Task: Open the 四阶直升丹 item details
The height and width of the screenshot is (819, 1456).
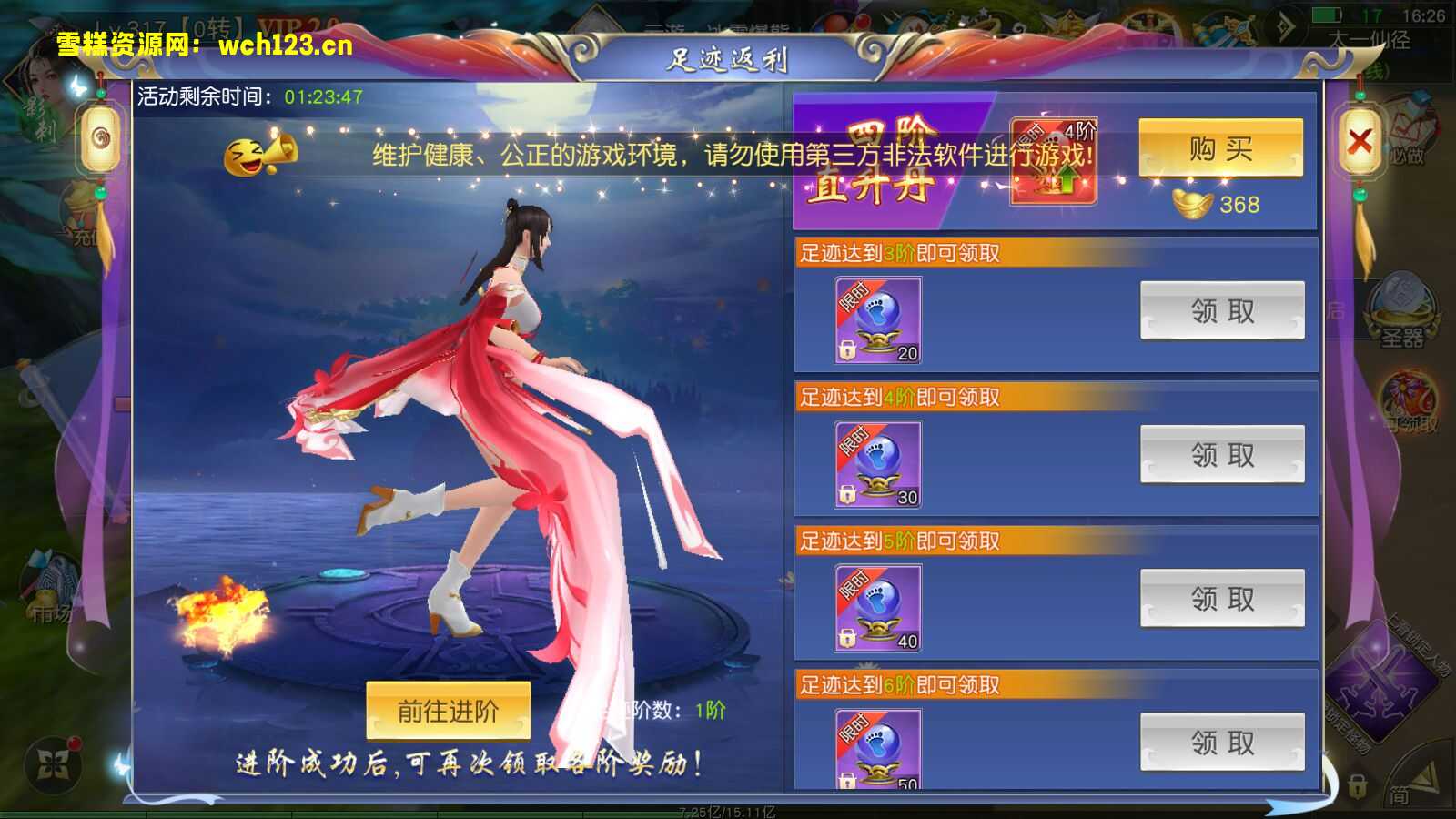Action: coord(1051,159)
